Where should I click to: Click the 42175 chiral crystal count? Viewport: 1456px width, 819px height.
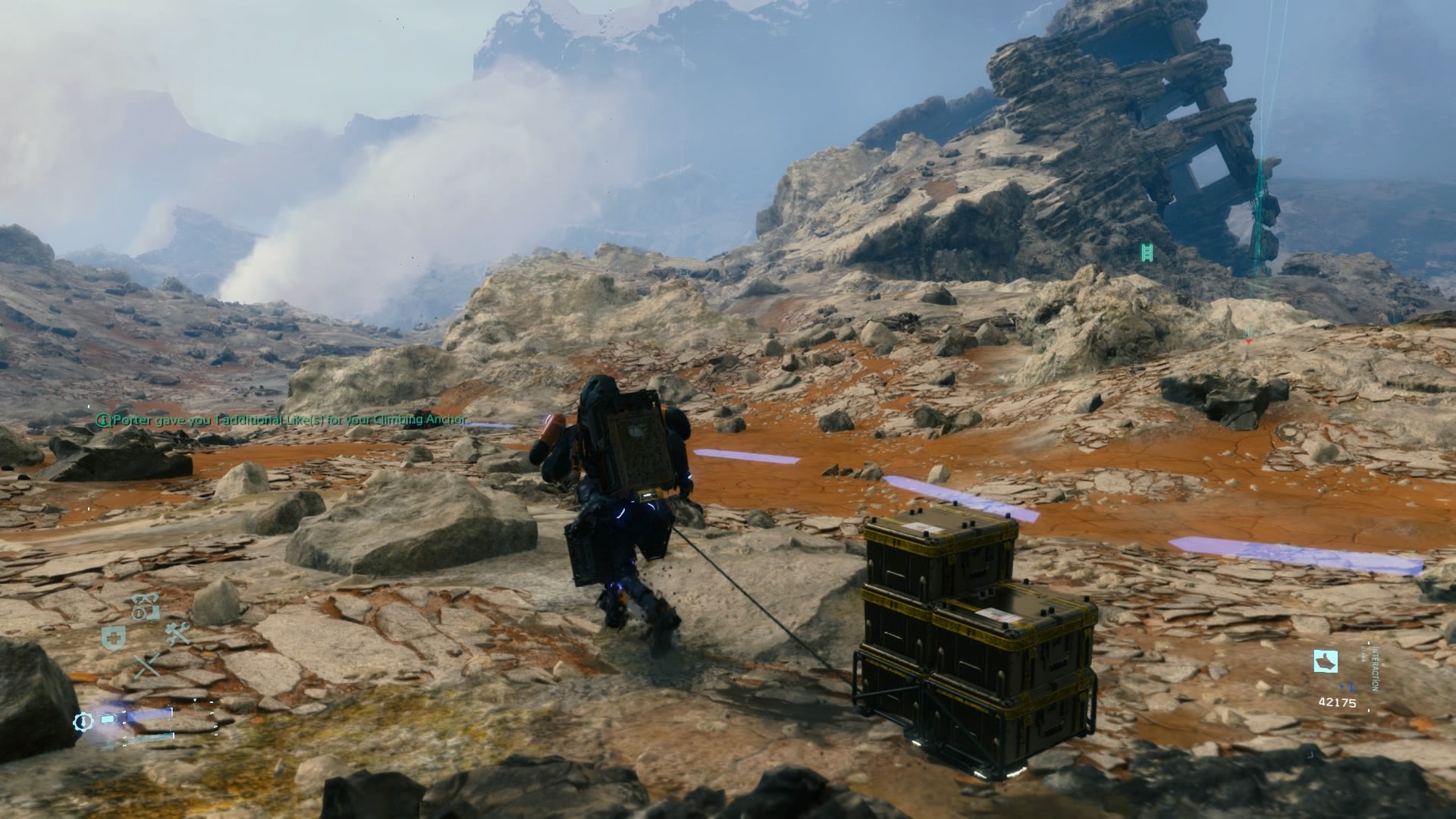[1338, 702]
